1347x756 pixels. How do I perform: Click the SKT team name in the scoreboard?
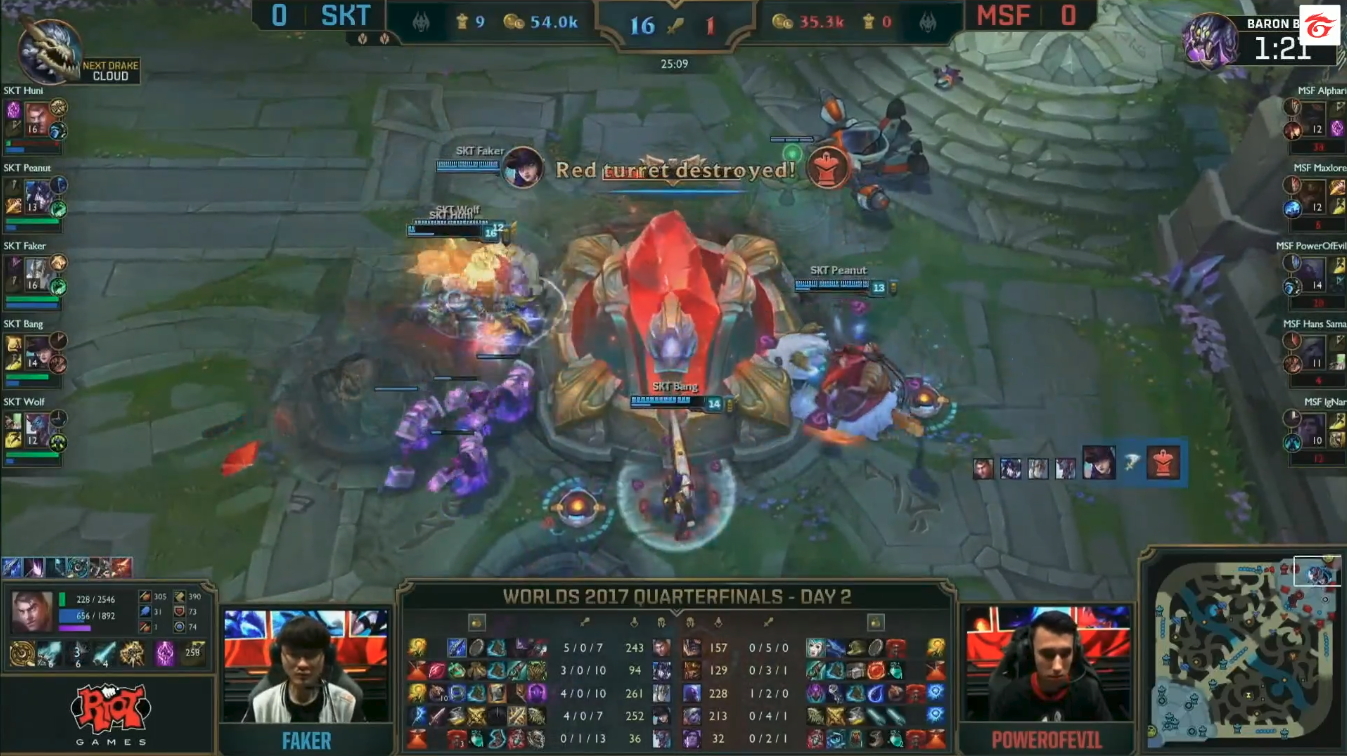(x=345, y=16)
